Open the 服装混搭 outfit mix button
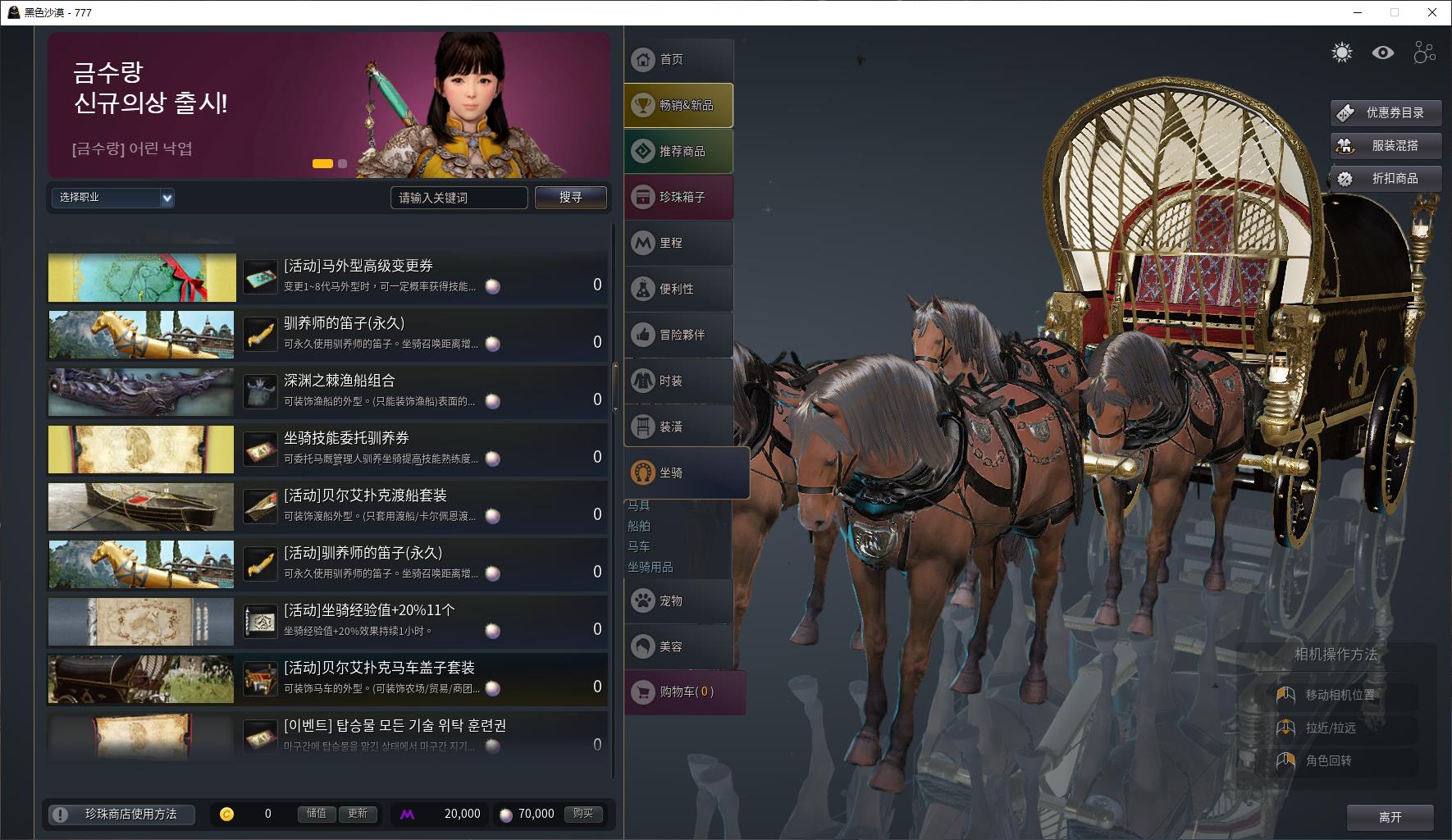The image size is (1452, 840). [x=1386, y=146]
